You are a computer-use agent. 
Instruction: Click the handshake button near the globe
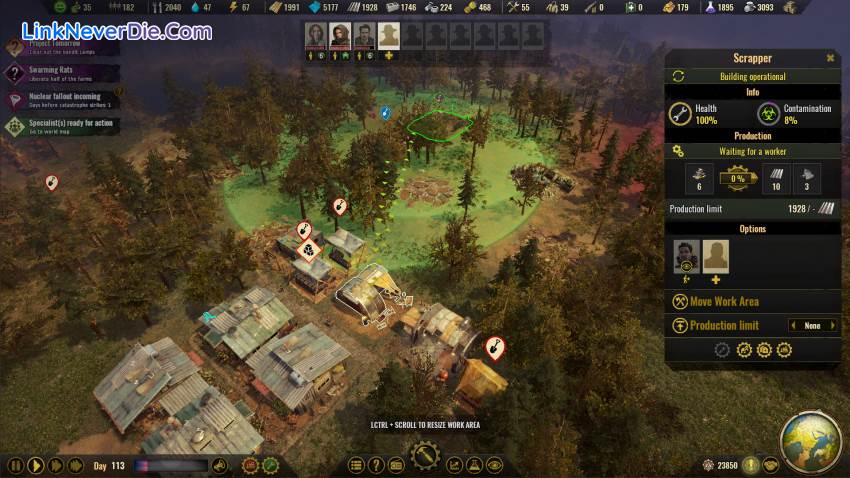769,465
